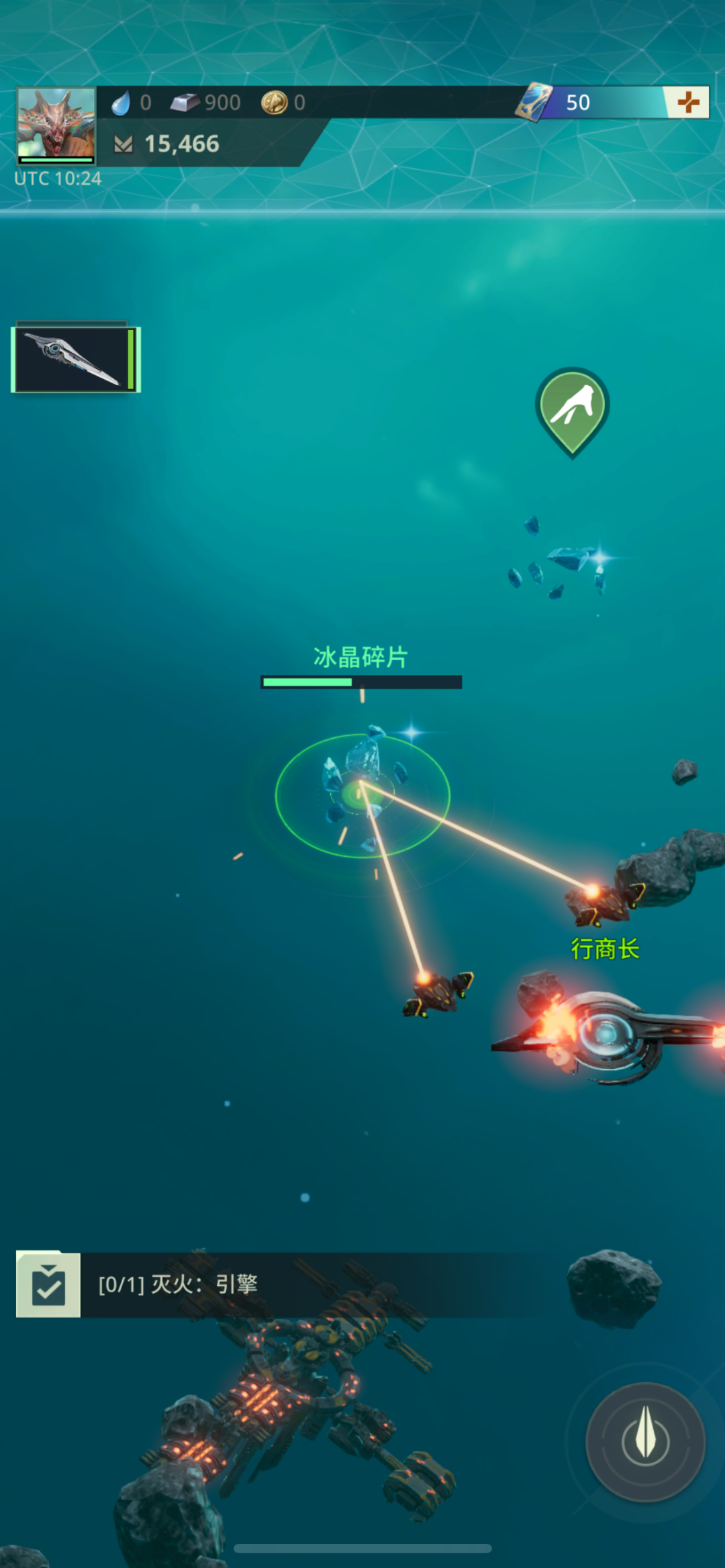
Task: Tap the 行商长 ship label
Action: (x=606, y=949)
